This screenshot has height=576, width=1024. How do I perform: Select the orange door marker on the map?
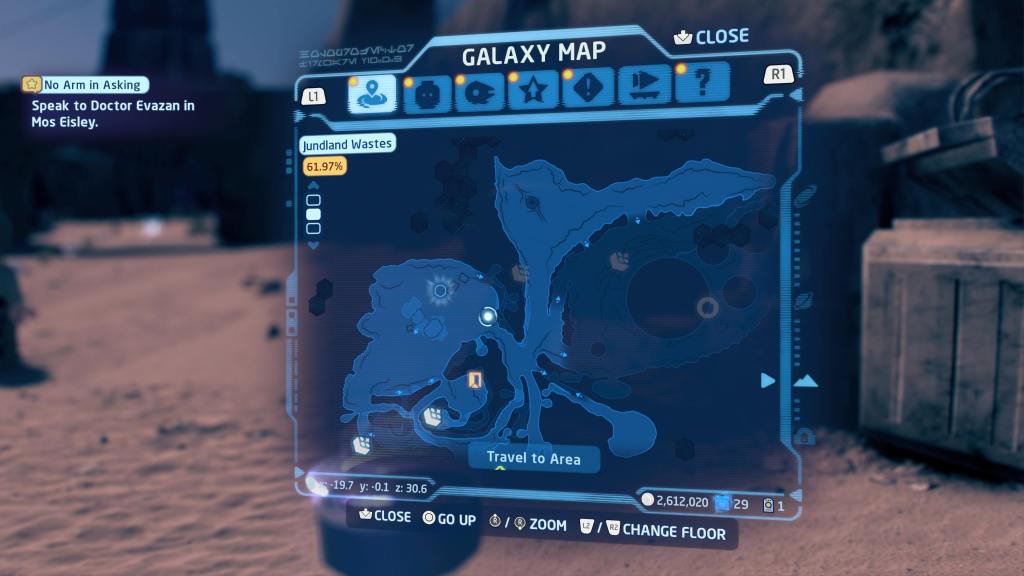tap(476, 379)
